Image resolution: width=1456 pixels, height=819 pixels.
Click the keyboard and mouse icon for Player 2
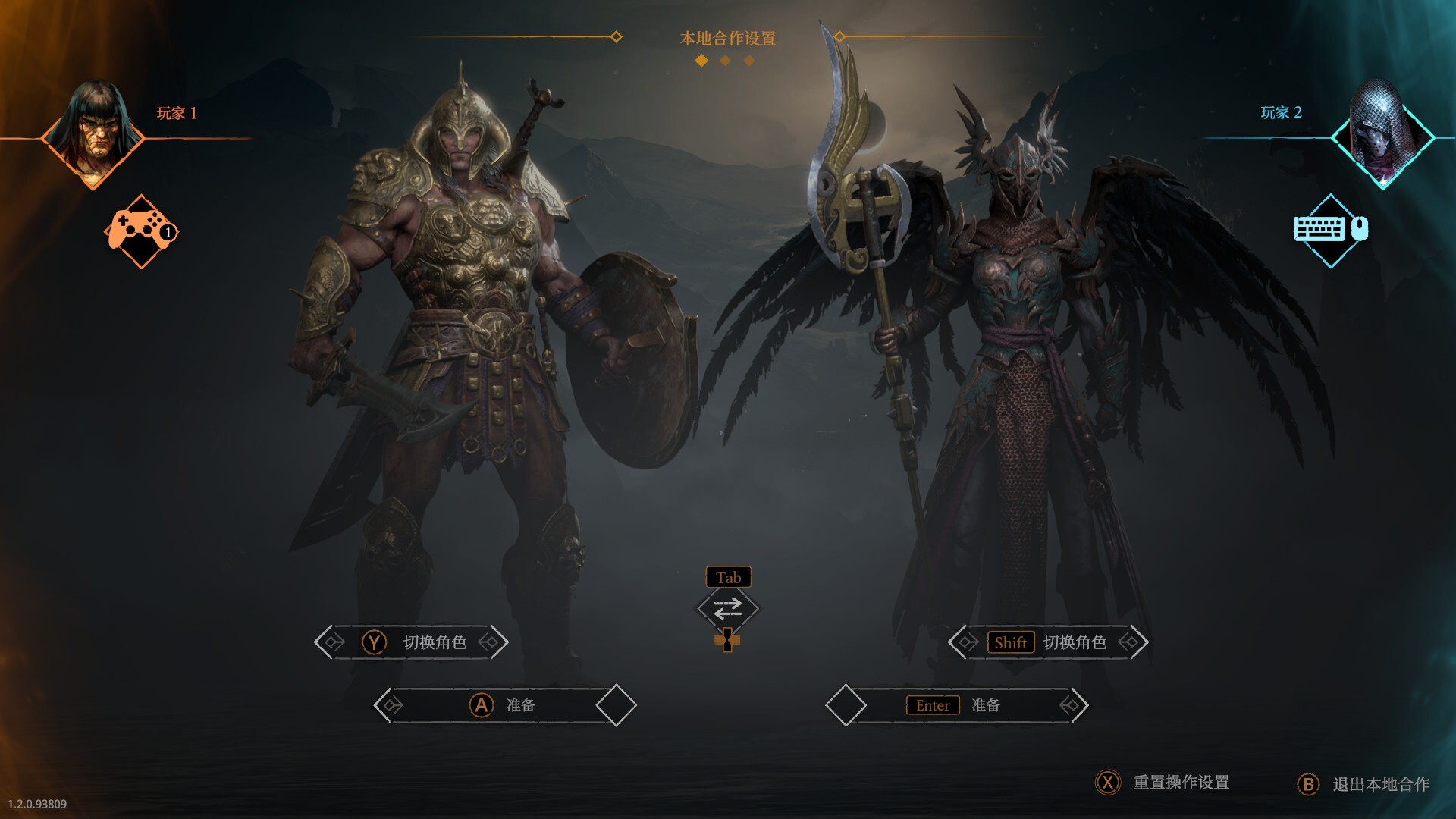click(x=1330, y=229)
